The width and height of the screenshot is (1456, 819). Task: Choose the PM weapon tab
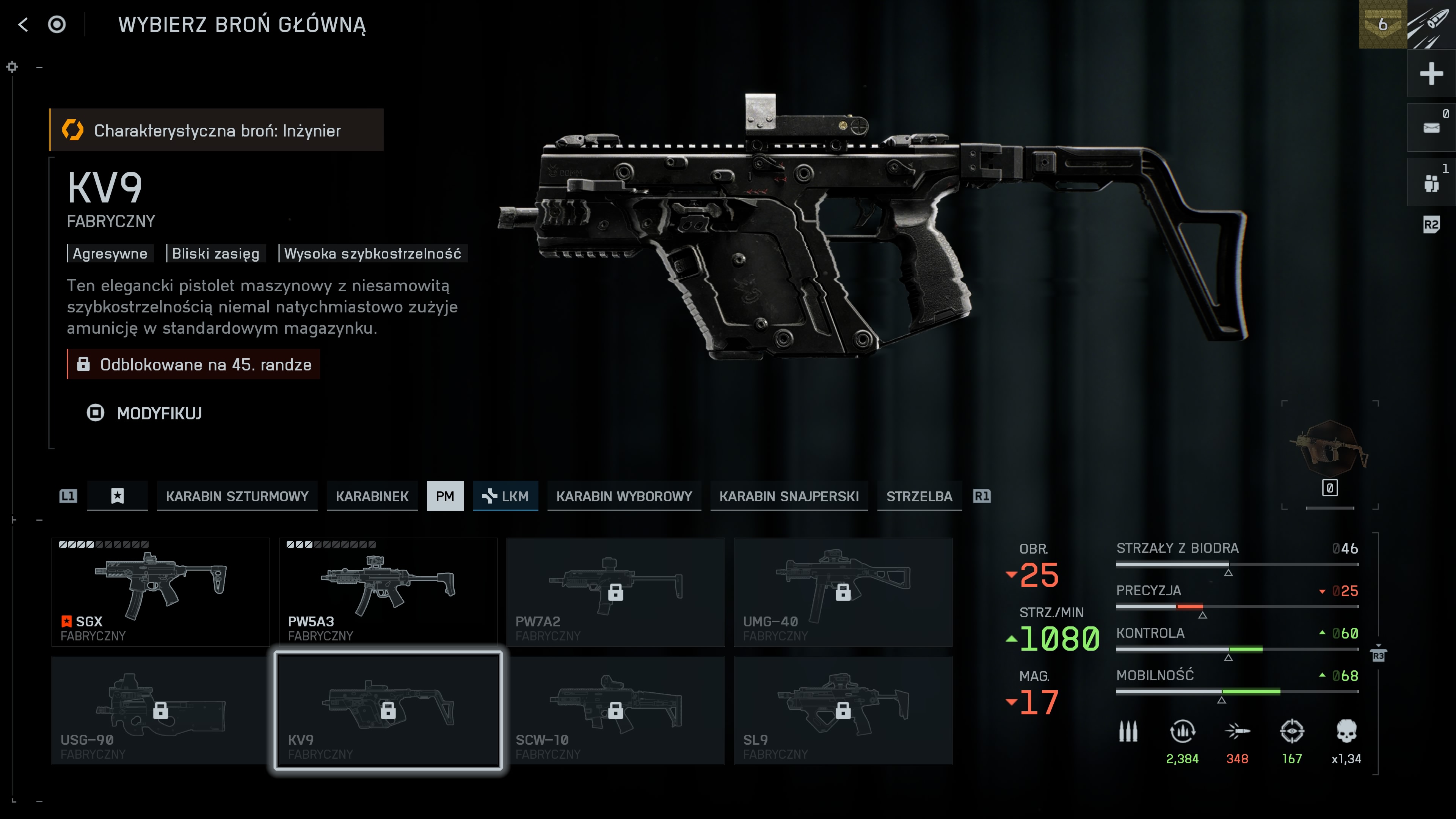point(445,496)
